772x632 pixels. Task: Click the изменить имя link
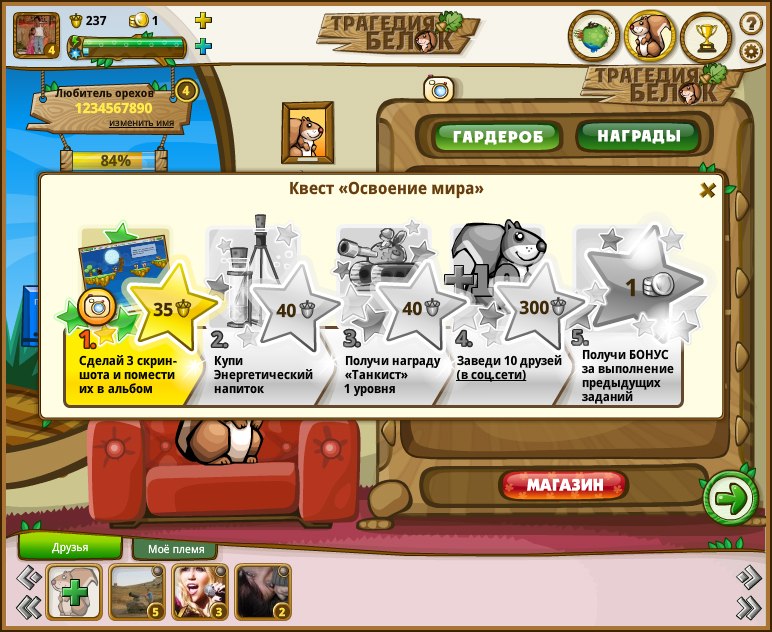[141, 123]
